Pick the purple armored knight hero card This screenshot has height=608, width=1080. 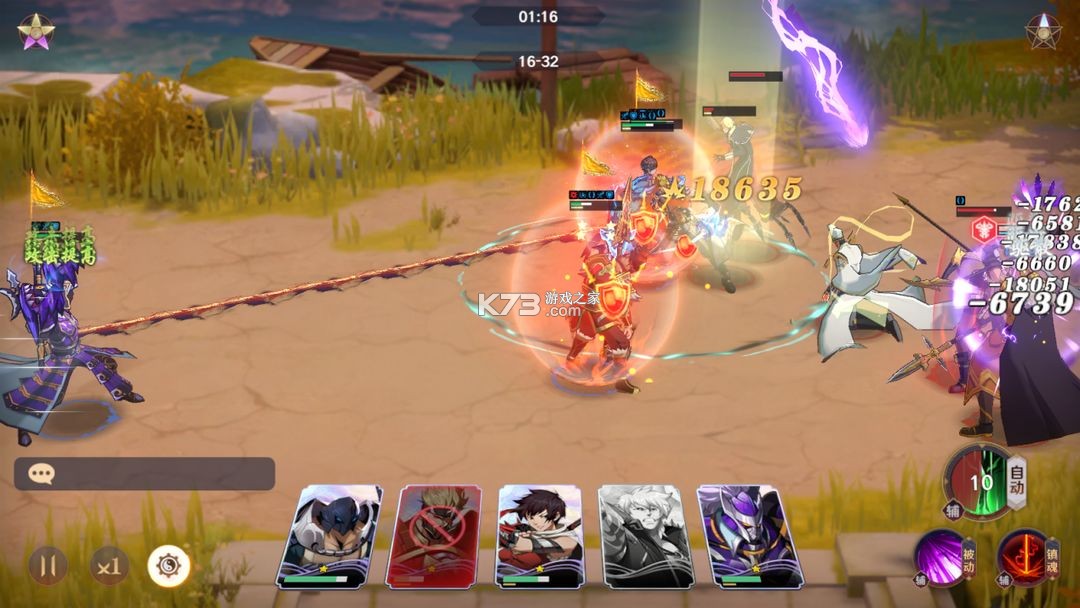(750, 535)
